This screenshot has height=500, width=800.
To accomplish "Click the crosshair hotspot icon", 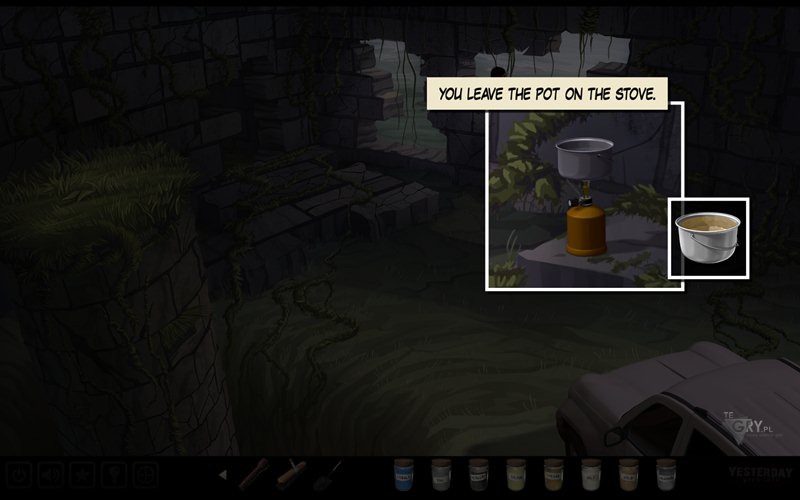I will (146, 474).
